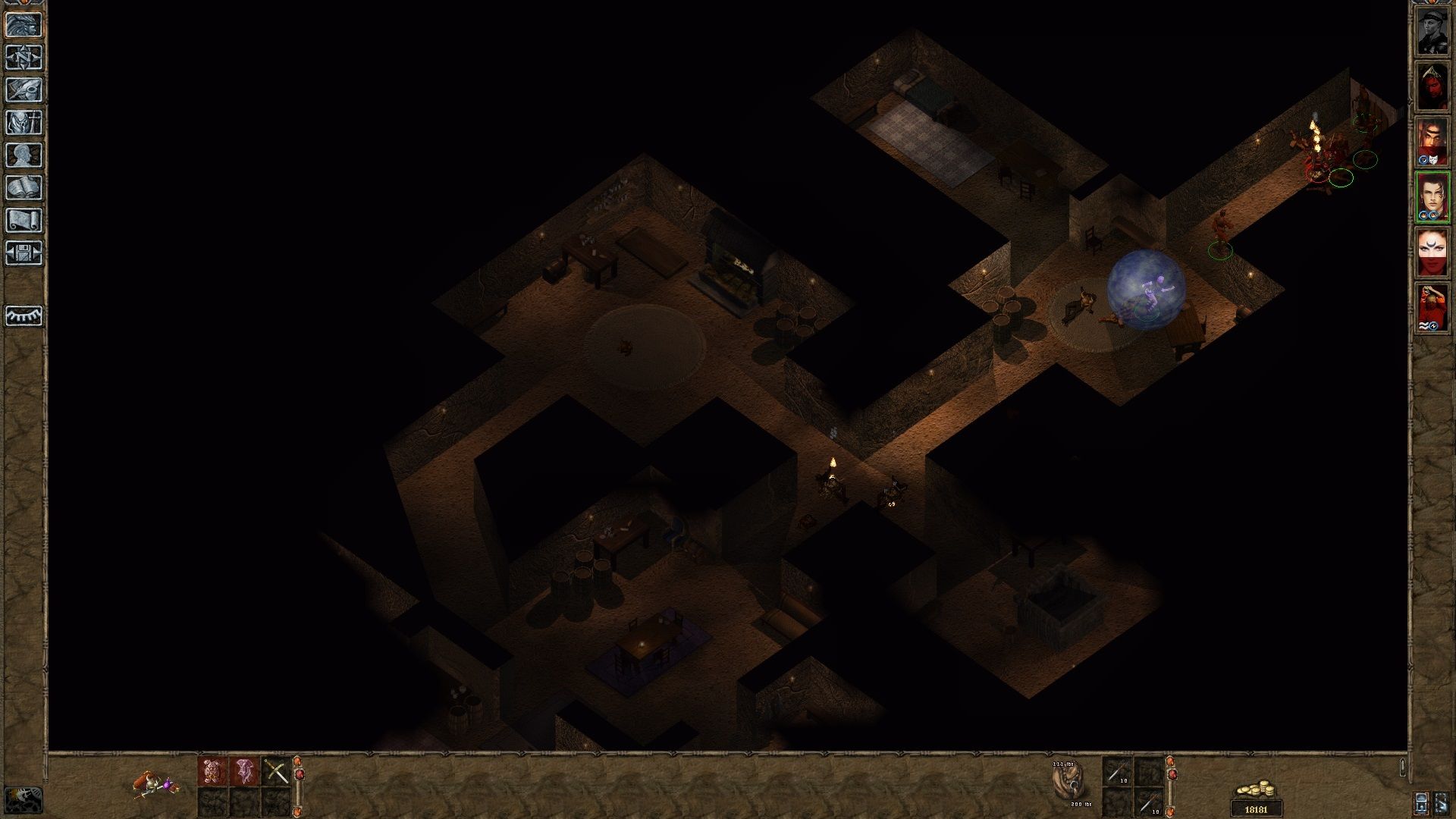The width and height of the screenshot is (1456, 819).
Task: Open the character record bust icon
Action: pyautogui.click(x=24, y=155)
